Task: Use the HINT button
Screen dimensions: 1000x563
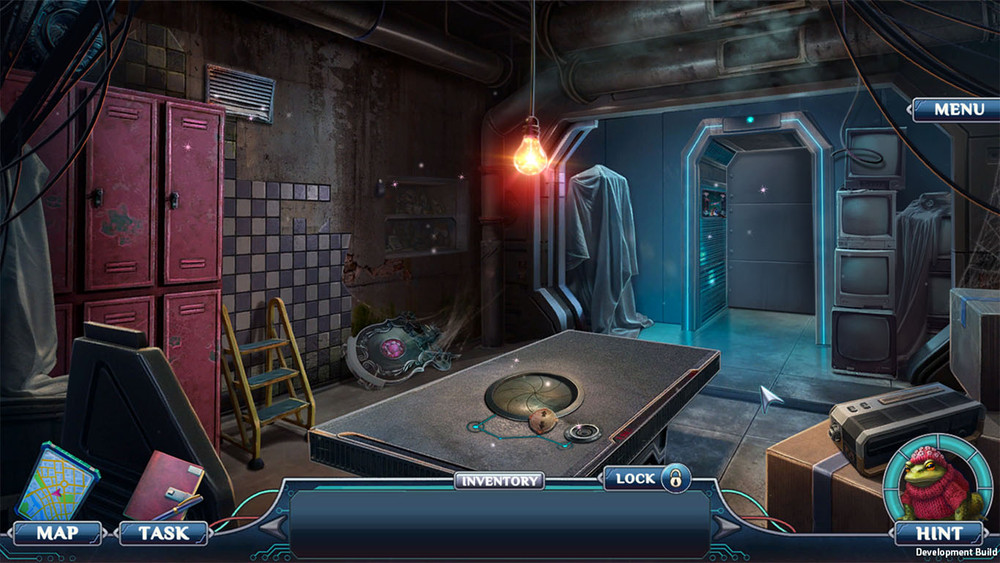Action: point(940,533)
